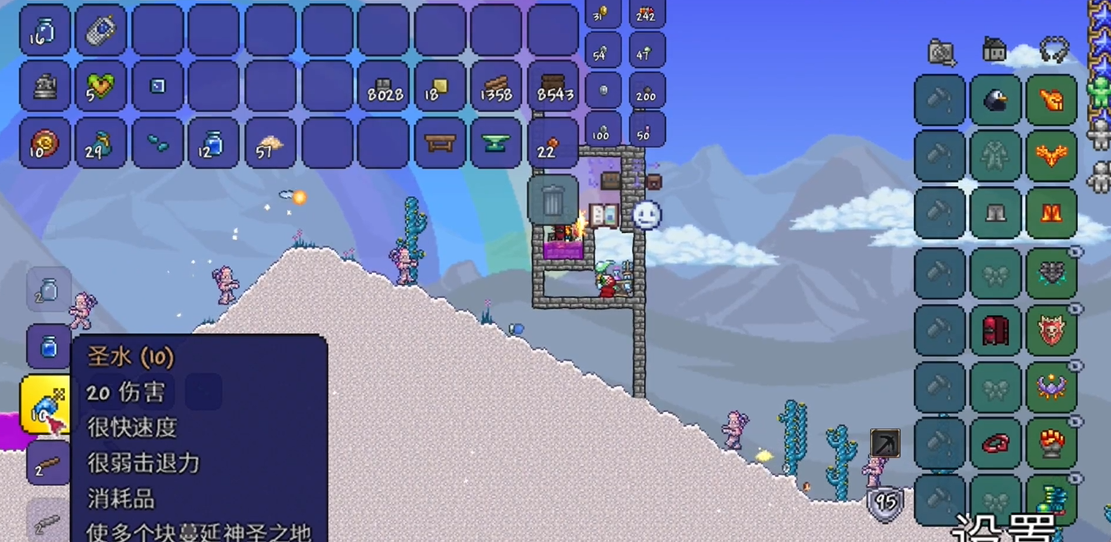Select the bottled water recipe slot above Holy Water

48,347
